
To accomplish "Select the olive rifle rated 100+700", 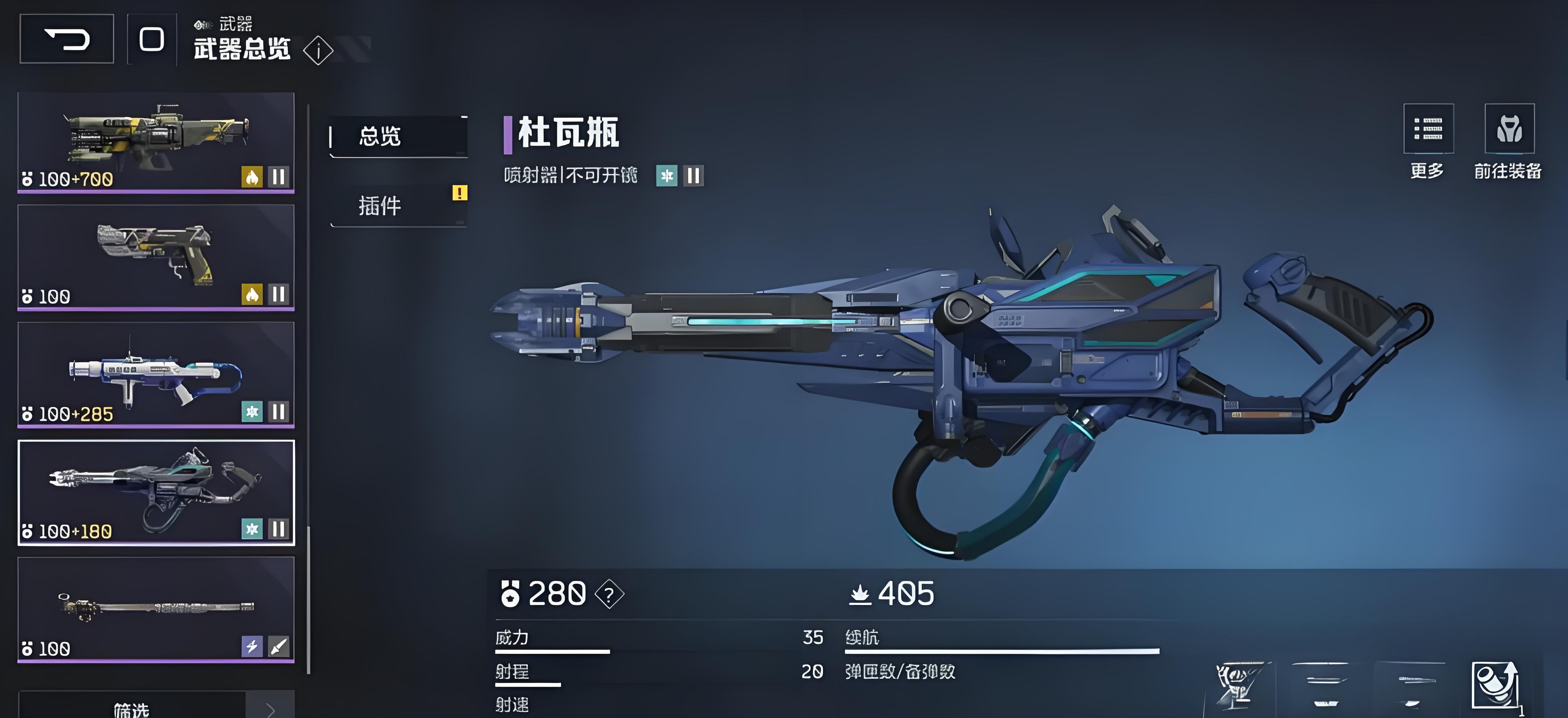I will coord(156,142).
